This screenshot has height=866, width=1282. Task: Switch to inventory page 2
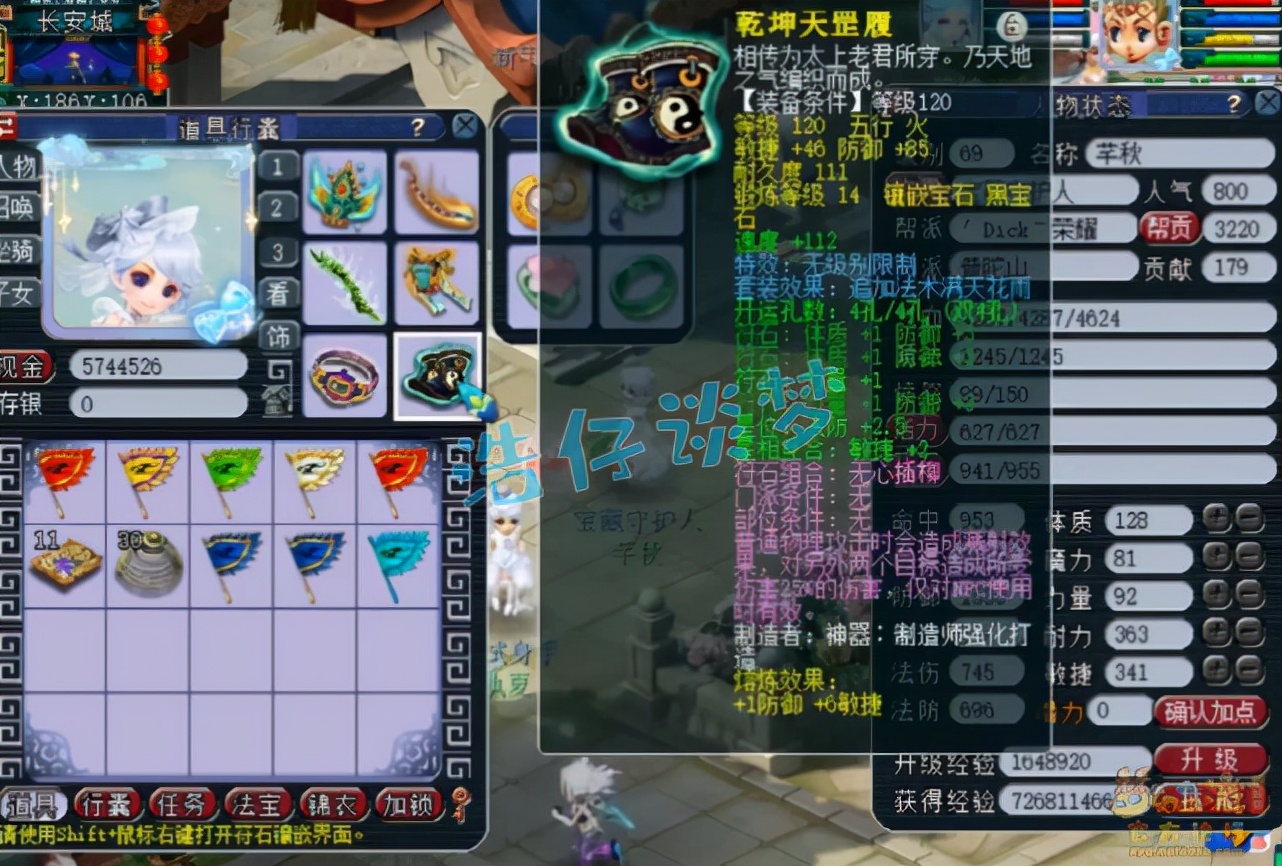279,208
